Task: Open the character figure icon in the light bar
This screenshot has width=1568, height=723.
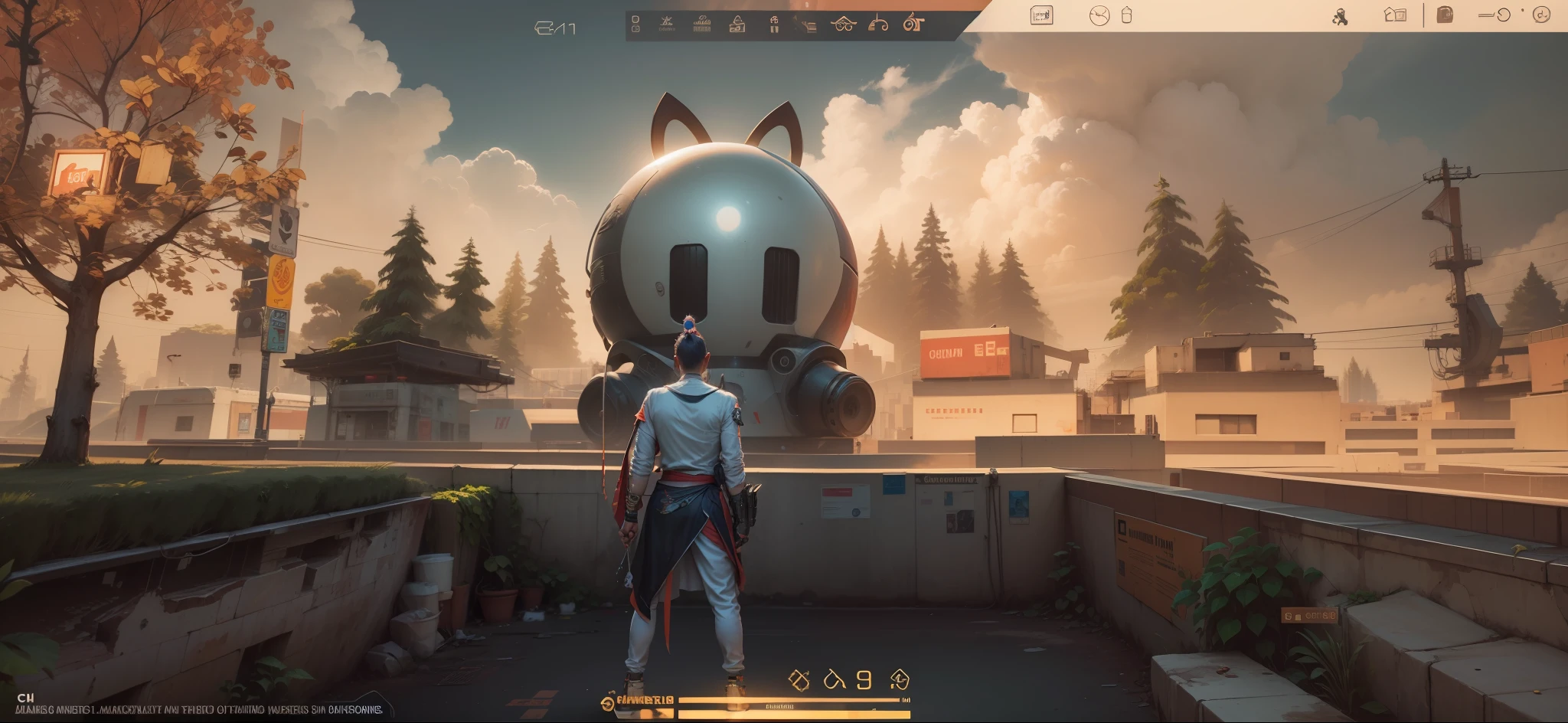Action: click(x=1340, y=17)
